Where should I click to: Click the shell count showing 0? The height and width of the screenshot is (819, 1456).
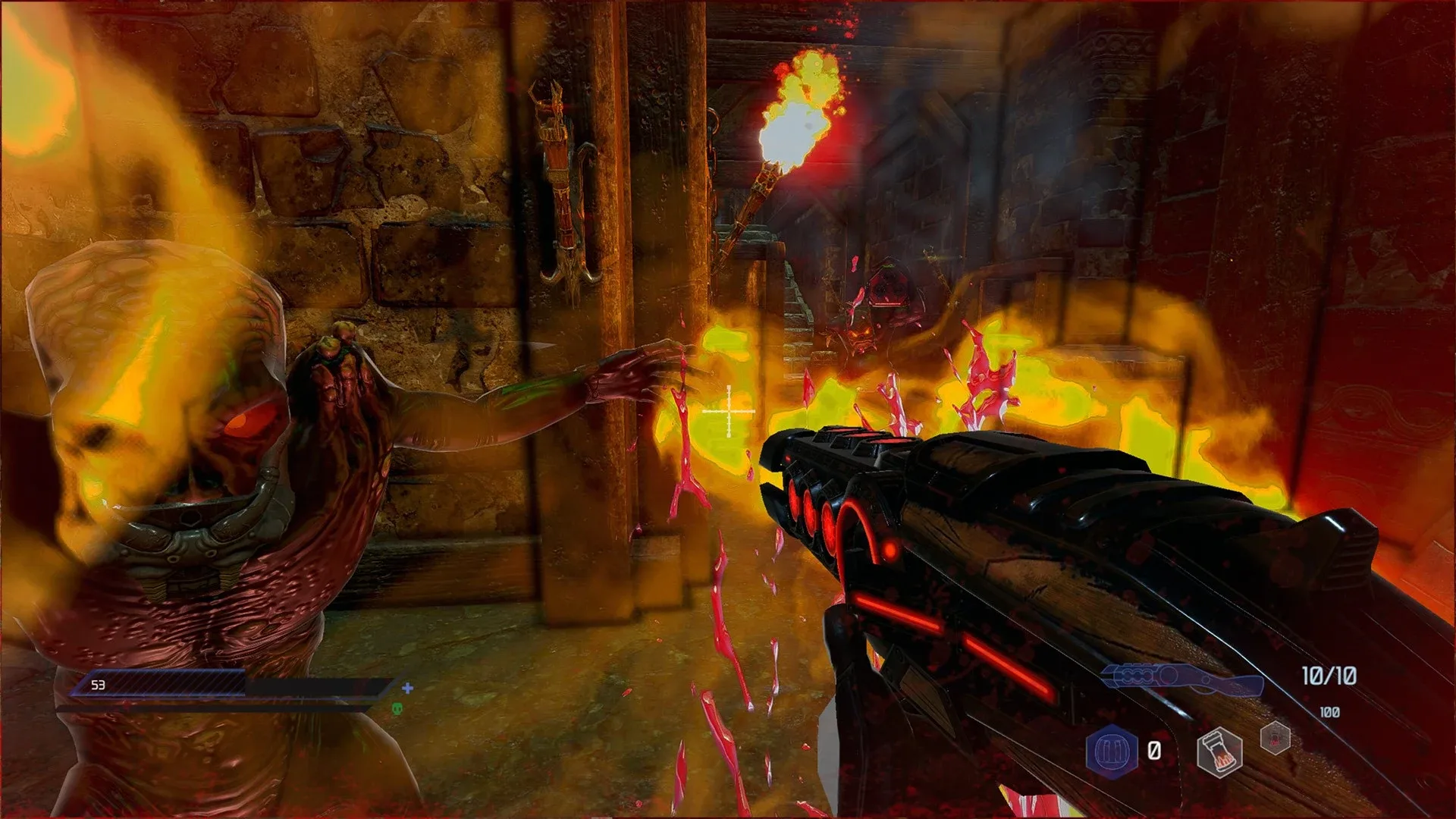click(1153, 750)
